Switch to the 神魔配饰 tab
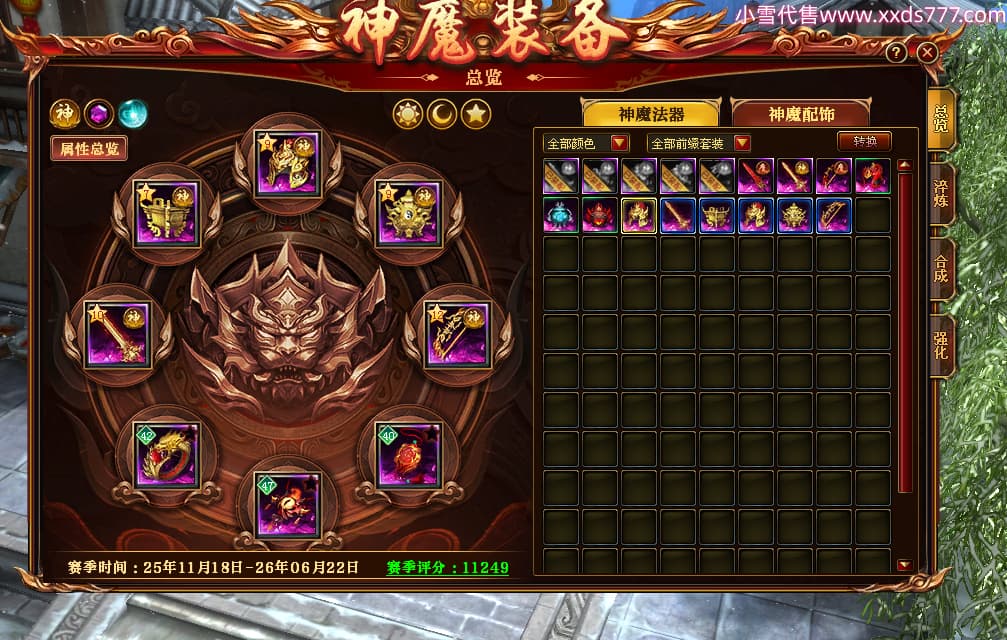 coord(801,114)
